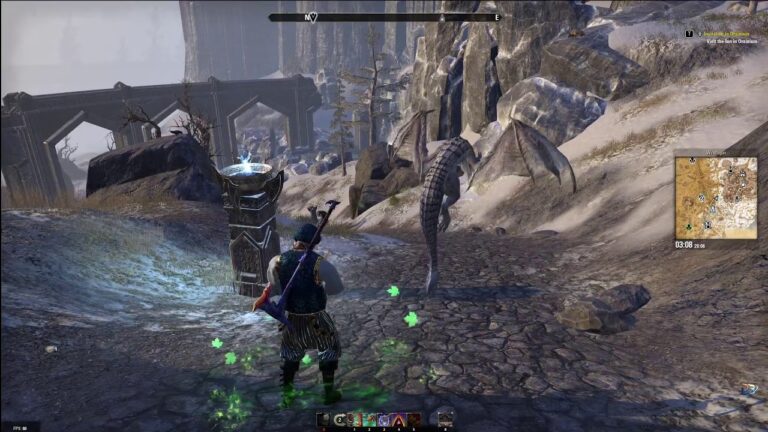The image size is (768, 432).
Task: Activate the red triangle ability icon
Action: click(397, 419)
